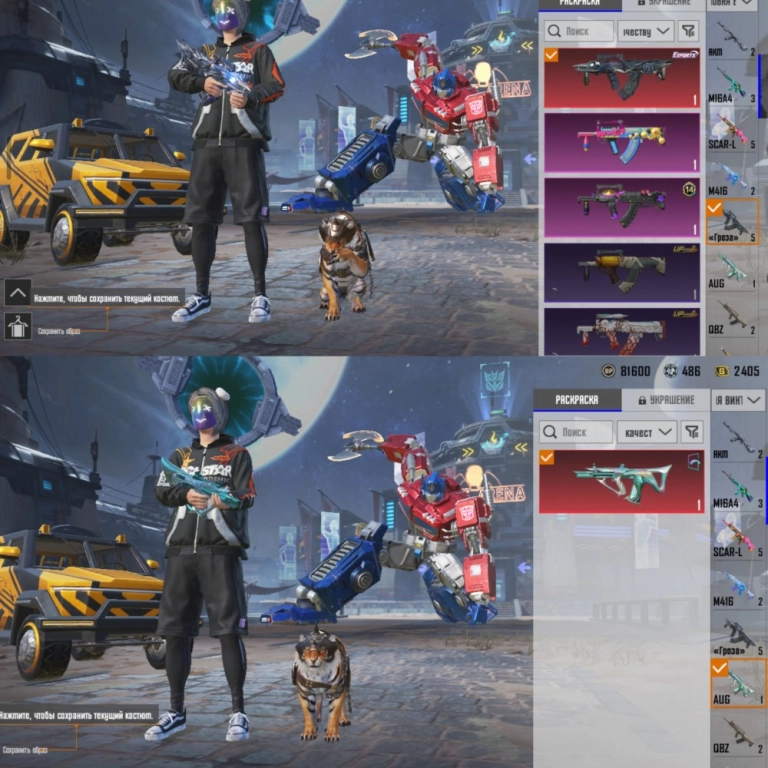The width and height of the screenshot is (768, 768).
Task: Click the up-arrow expand button
Action: 18,292
